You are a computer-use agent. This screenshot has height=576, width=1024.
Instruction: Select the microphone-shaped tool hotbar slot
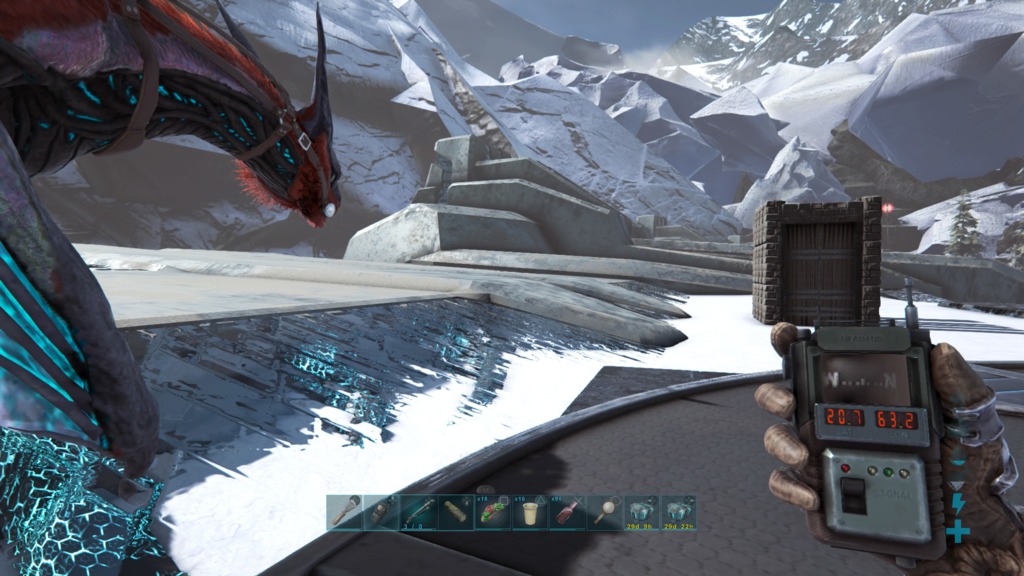tap(344, 512)
